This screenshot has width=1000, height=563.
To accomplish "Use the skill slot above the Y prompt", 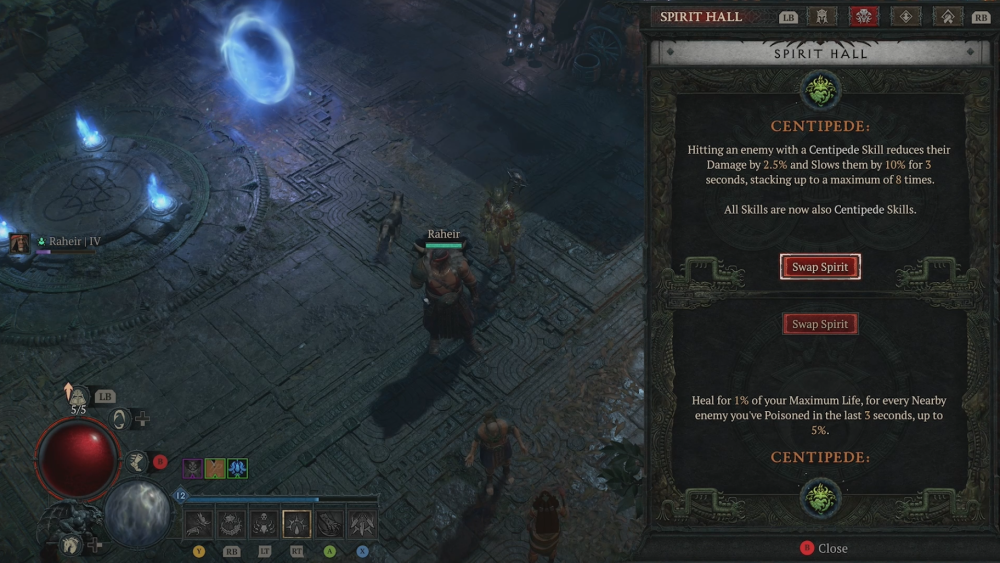I will (199, 523).
